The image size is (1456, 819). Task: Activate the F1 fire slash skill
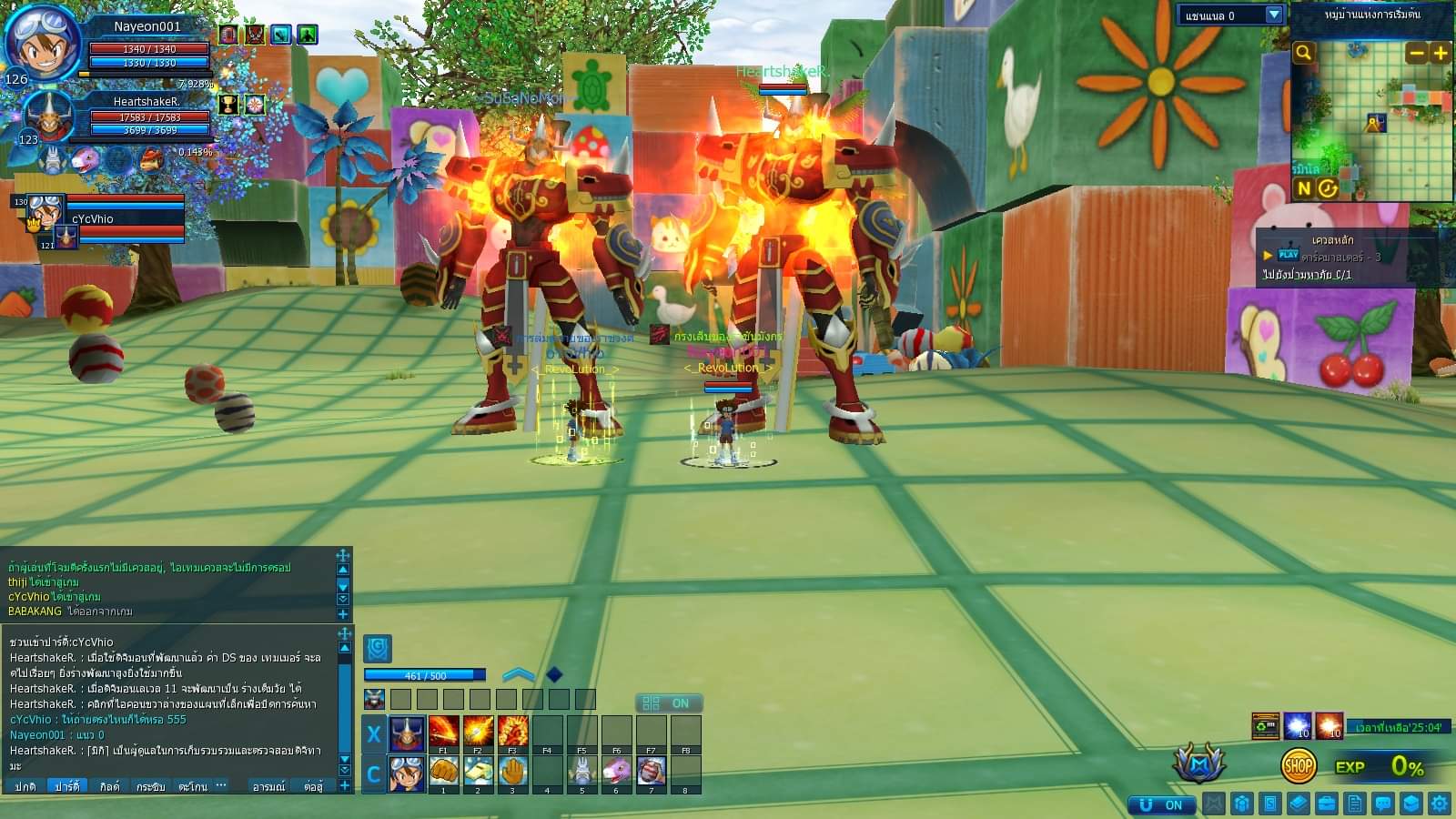(x=443, y=732)
